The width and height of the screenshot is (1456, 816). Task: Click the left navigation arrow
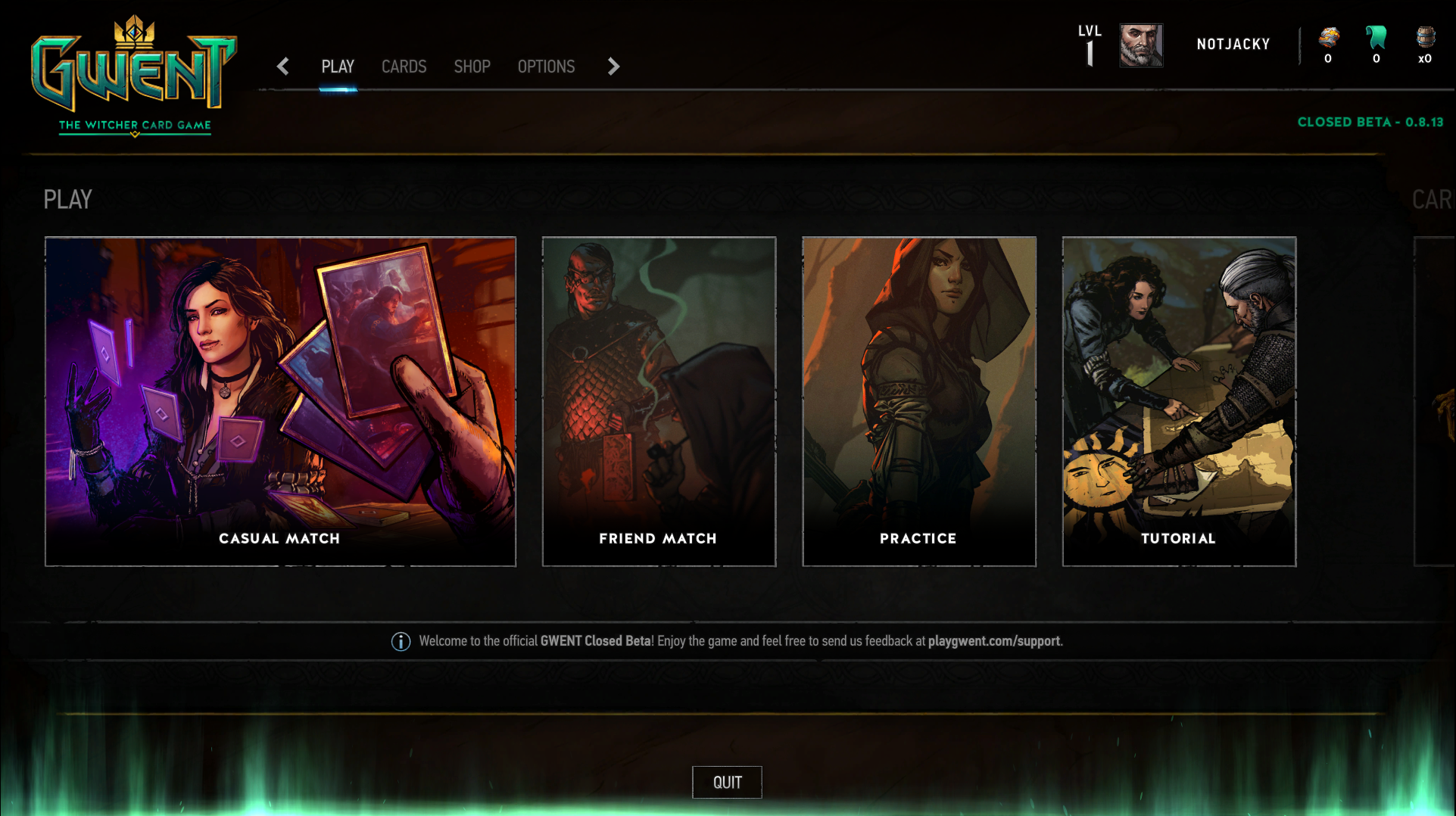(283, 67)
